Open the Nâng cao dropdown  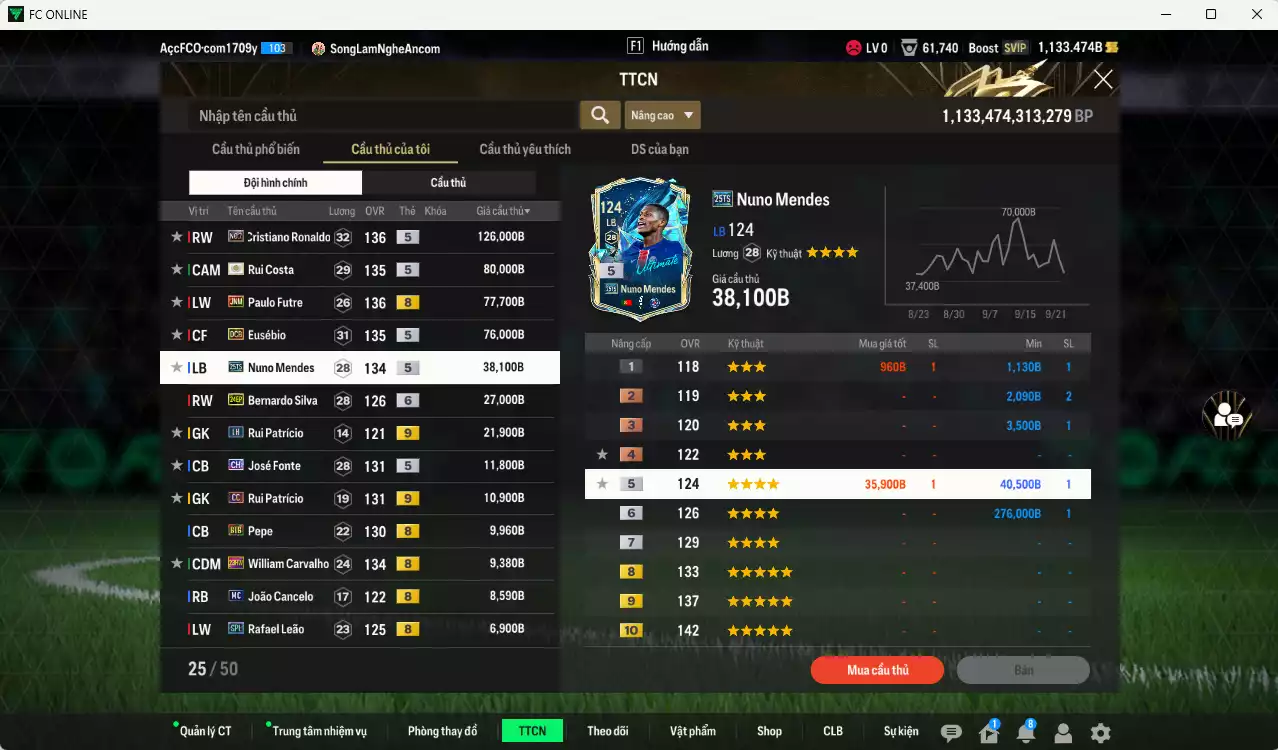(x=663, y=115)
